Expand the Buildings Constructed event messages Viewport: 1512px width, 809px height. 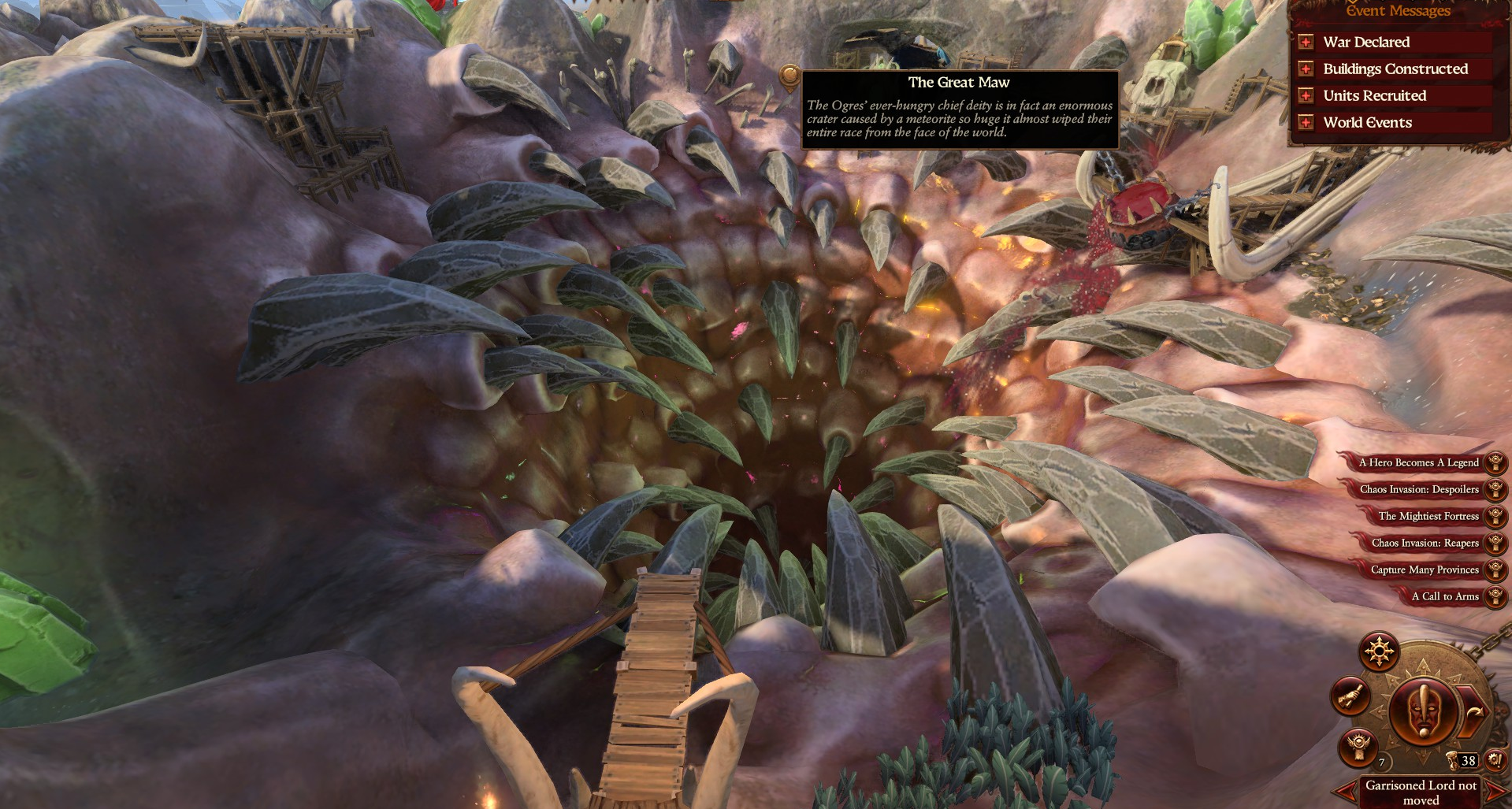tap(1306, 69)
